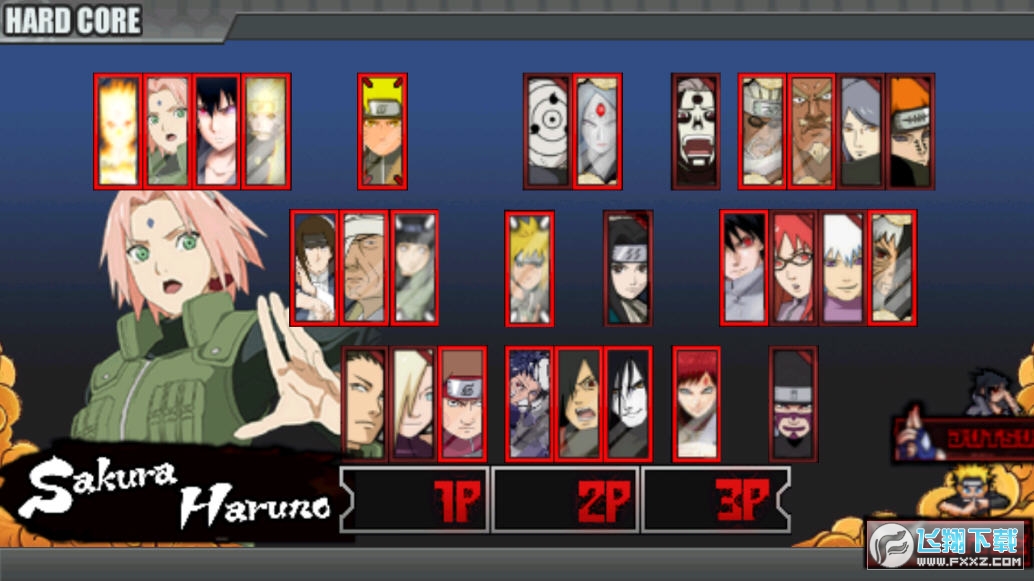Select Sakura Haruno's portrait tile
Image resolution: width=1034 pixels, height=581 pixels.
click(x=167, y=131)
